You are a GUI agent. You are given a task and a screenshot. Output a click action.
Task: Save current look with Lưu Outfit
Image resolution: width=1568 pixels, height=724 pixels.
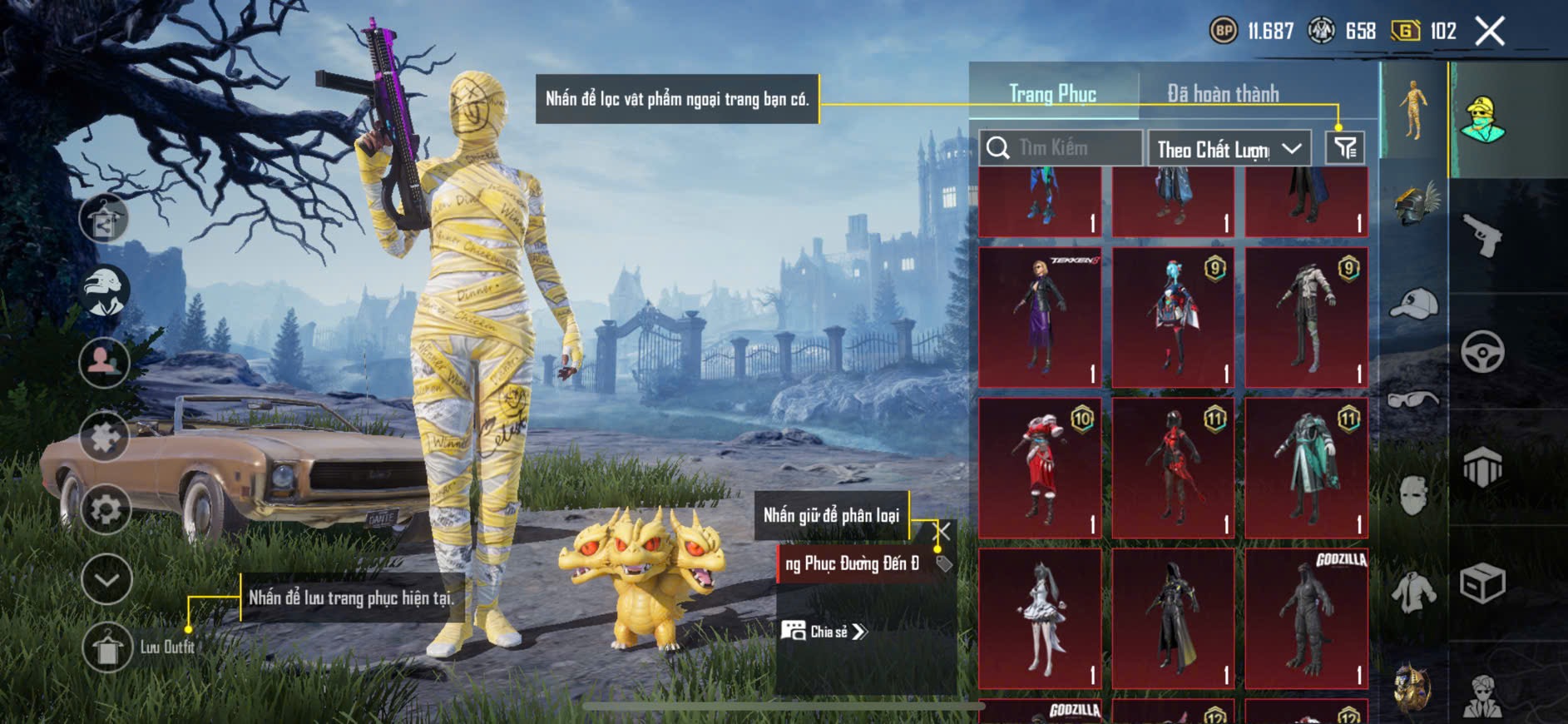click(108, 647)
